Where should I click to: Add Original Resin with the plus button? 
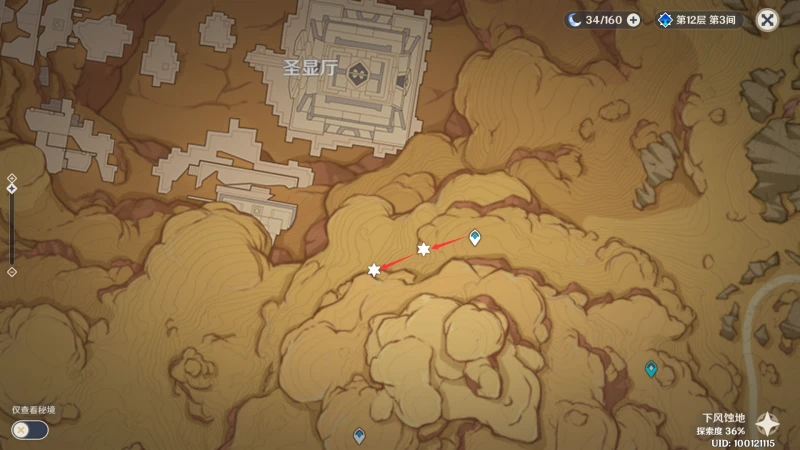click(633, 20)
